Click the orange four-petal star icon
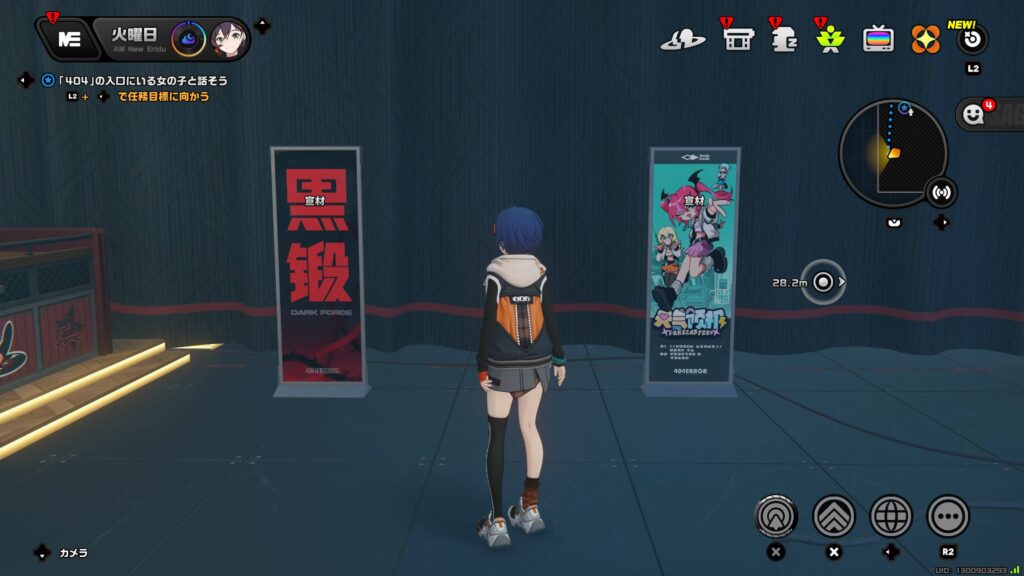Image resolution: width=1024 pixels, height=576 pixels. [x=925, y=39]
